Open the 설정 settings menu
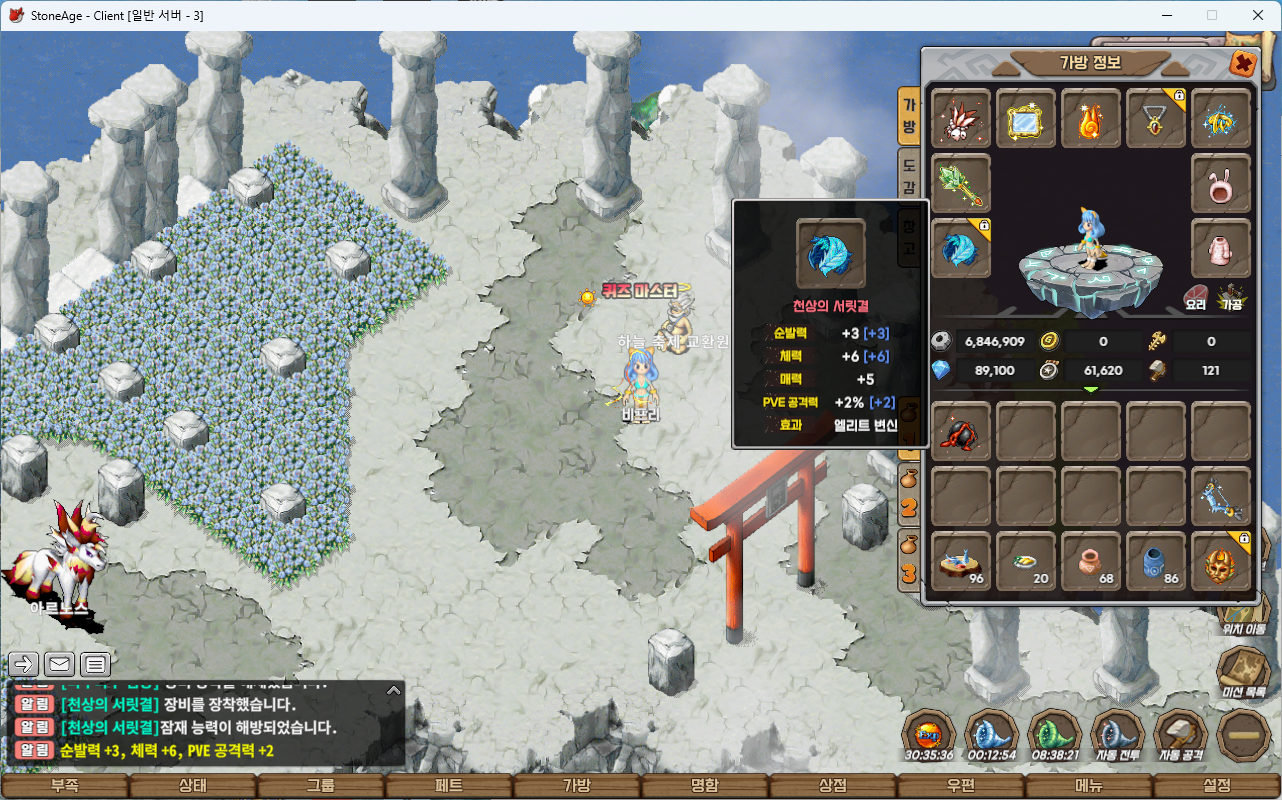Screen dimensions: 1282x800 pyautogui.click(x=1217, y=786)
